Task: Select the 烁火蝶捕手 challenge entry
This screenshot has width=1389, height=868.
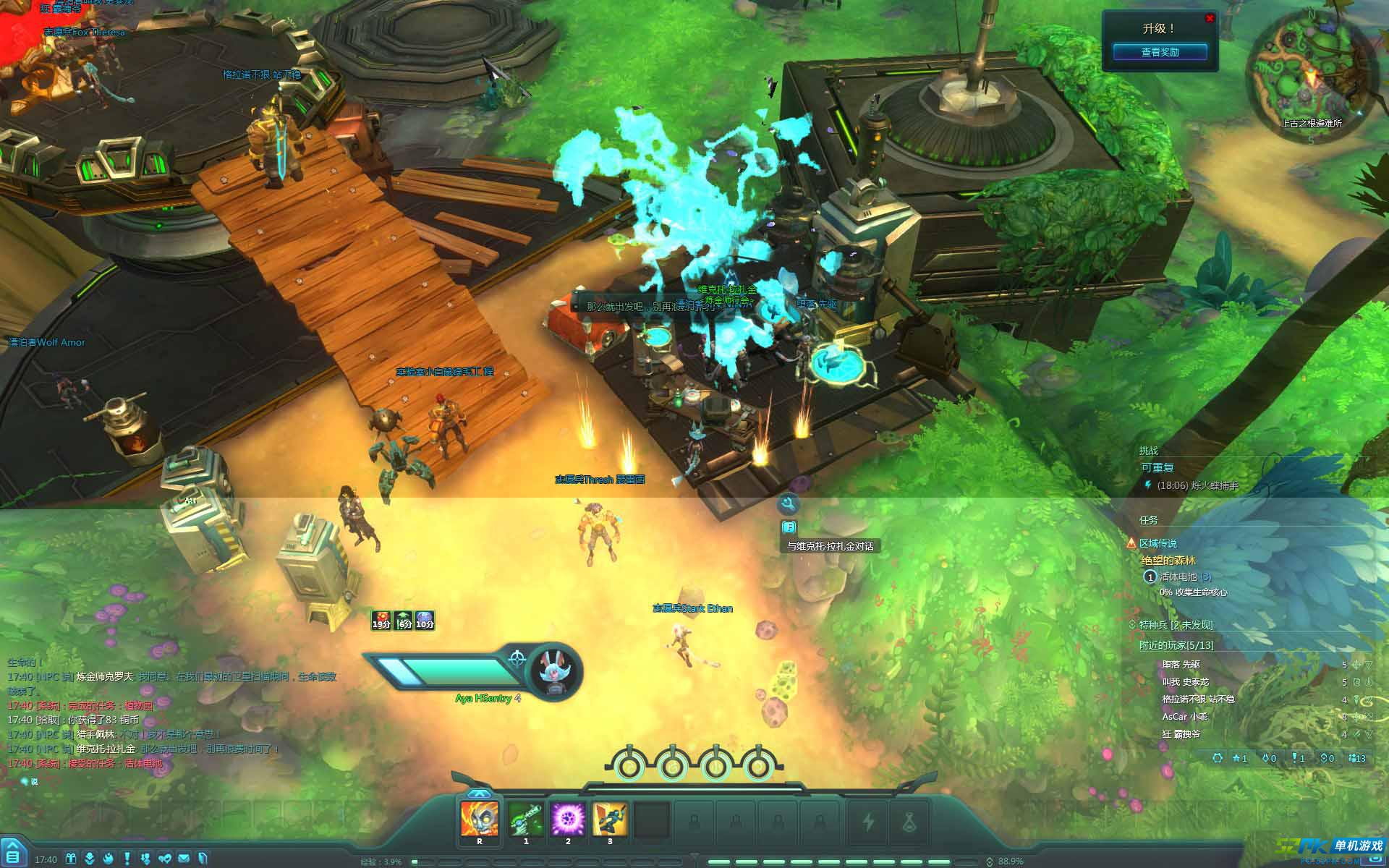Action: 1197,485
